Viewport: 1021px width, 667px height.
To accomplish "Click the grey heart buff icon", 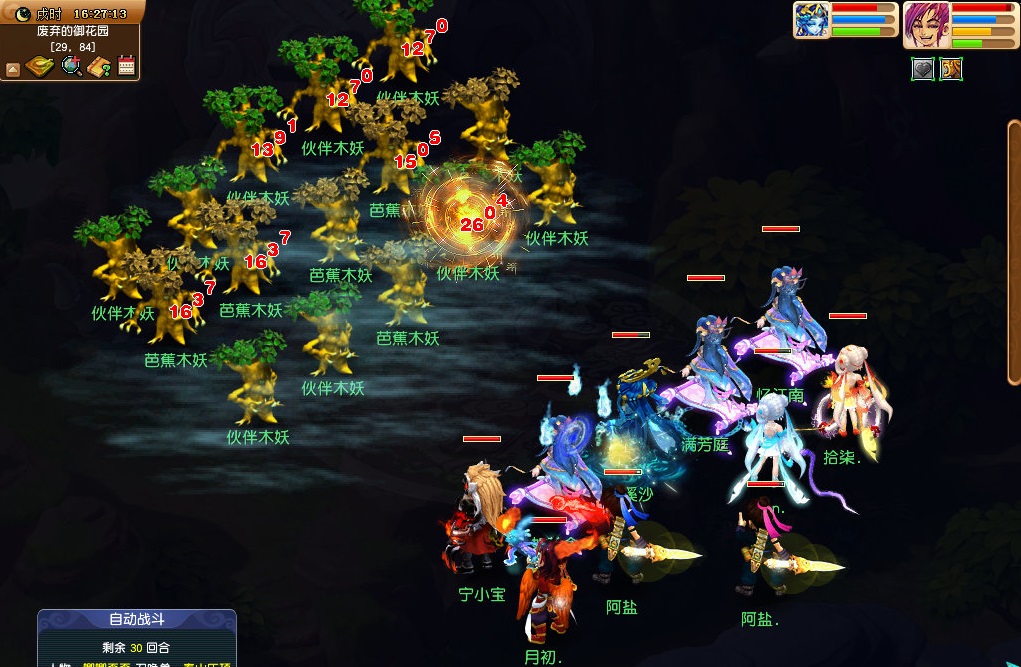I will pyautogui.click(x=922, y=69).
